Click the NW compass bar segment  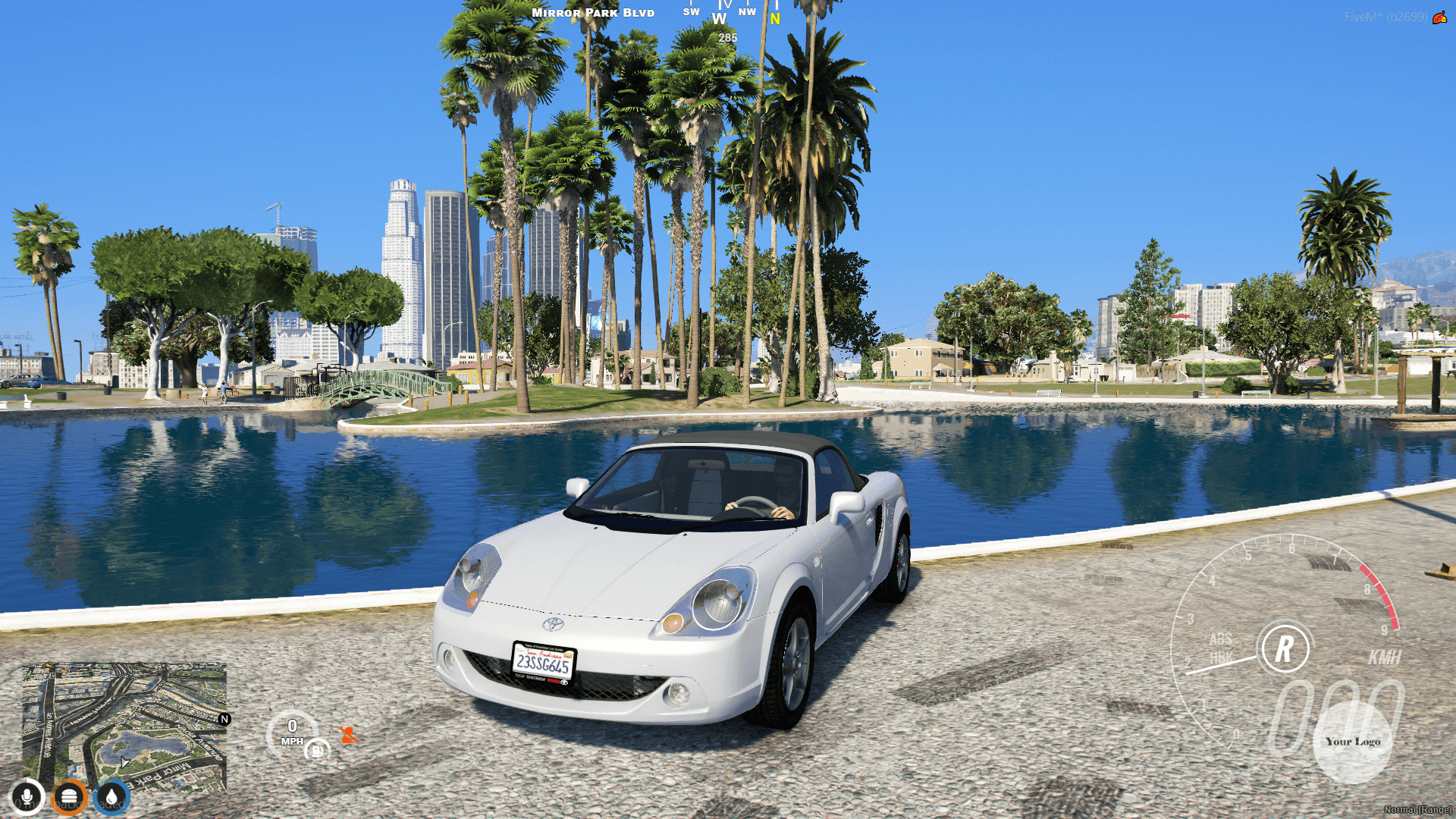click(748, 12)
